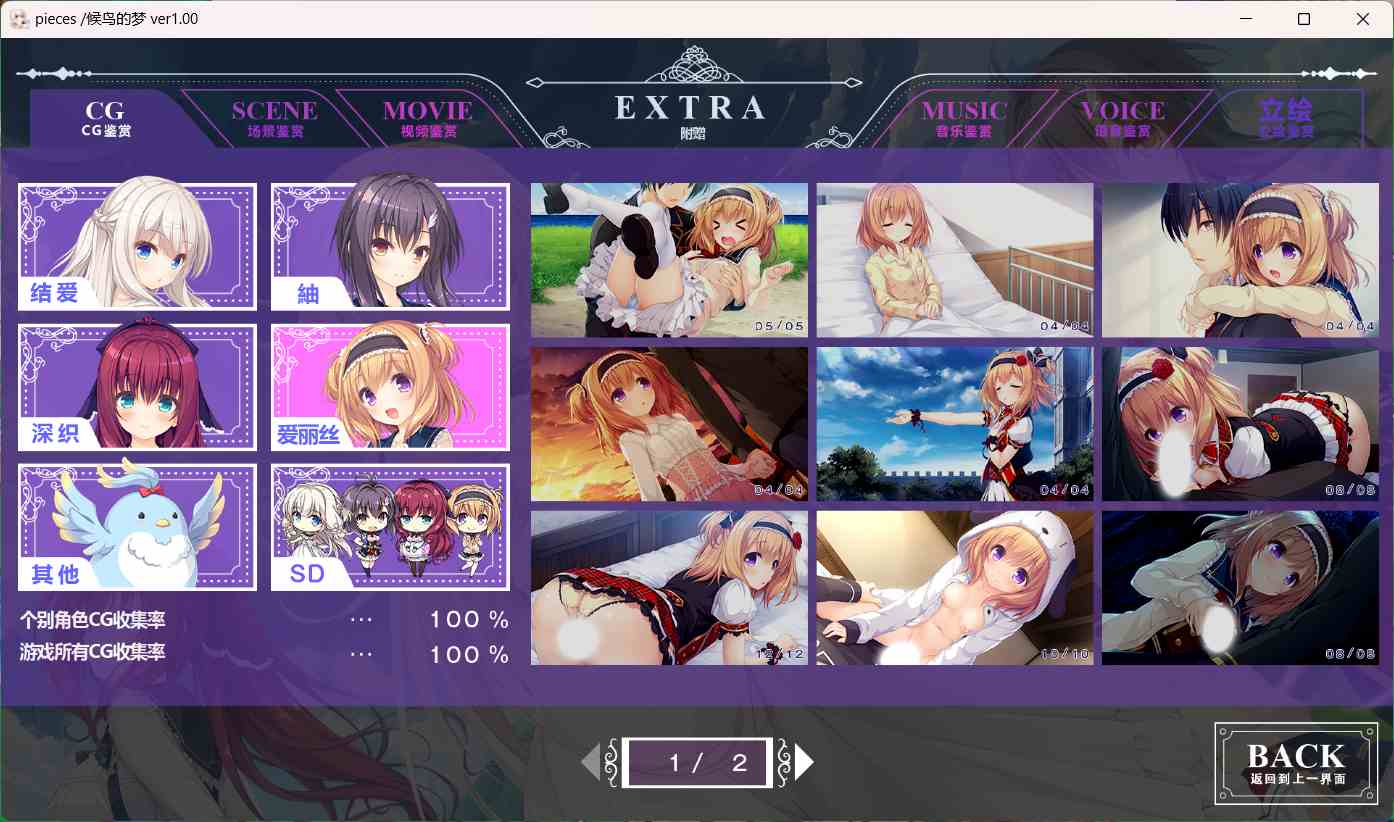
Task: Click the game icon in the title bar
Action: click(x=18, y=18)
